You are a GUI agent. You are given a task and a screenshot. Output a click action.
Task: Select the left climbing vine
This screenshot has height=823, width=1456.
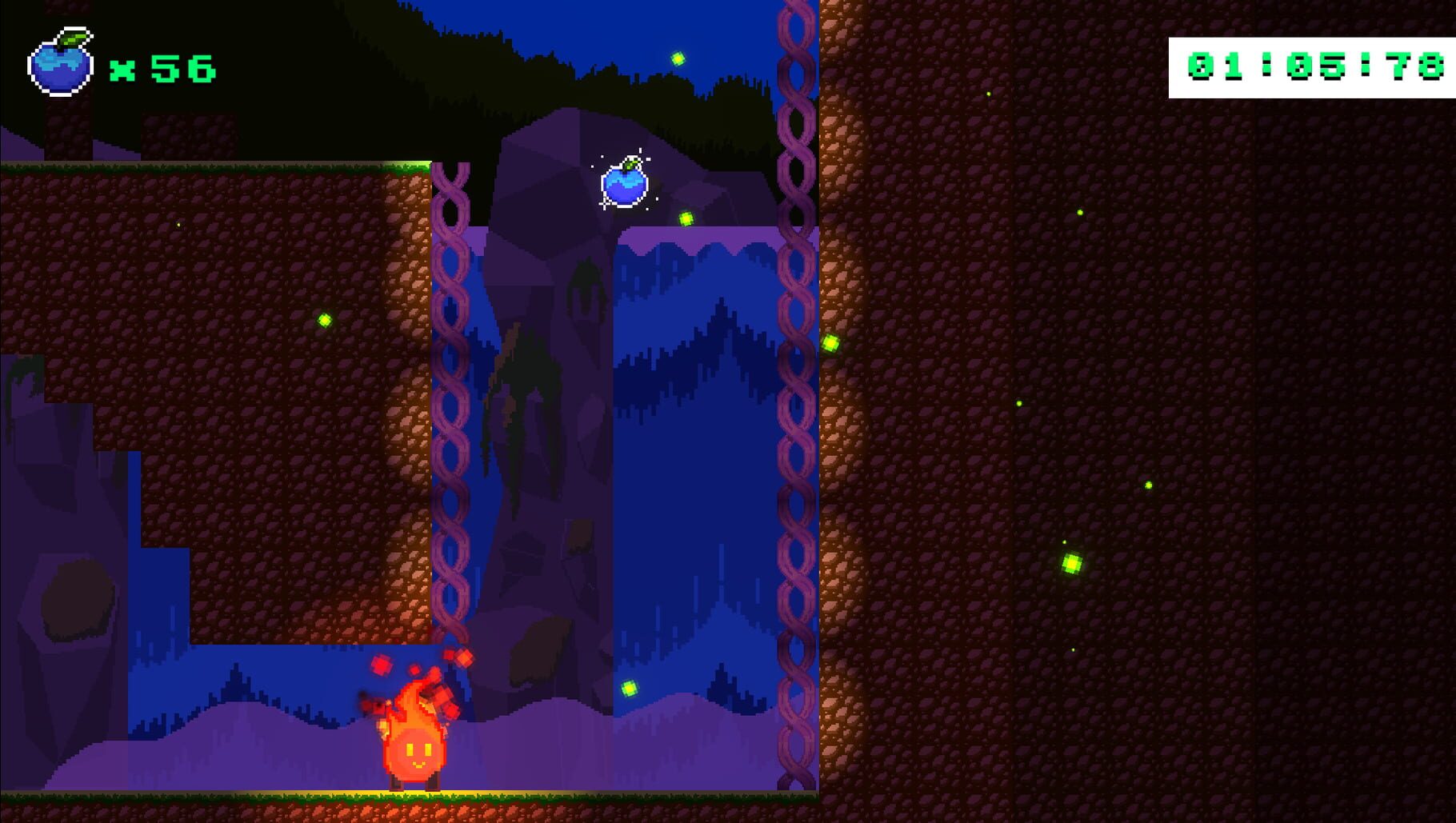point(452,400)
